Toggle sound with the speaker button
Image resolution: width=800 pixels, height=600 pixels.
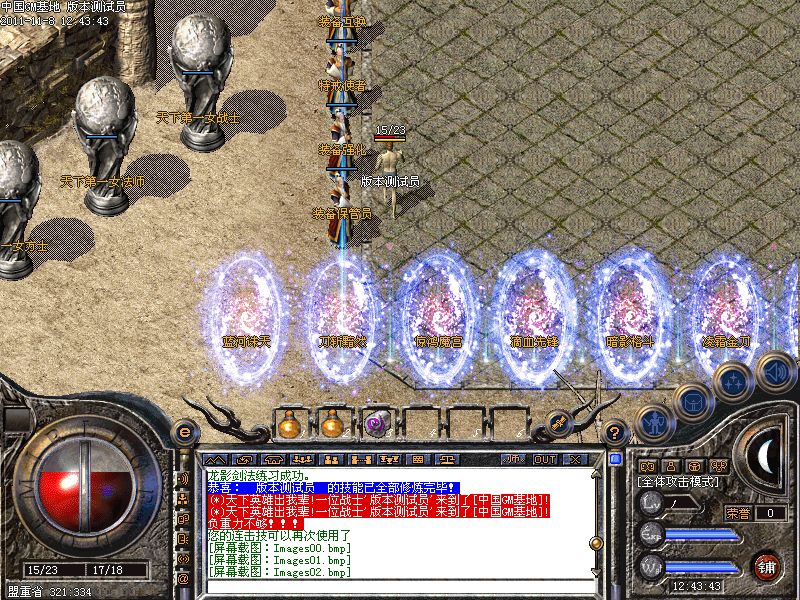click(774, 372)
